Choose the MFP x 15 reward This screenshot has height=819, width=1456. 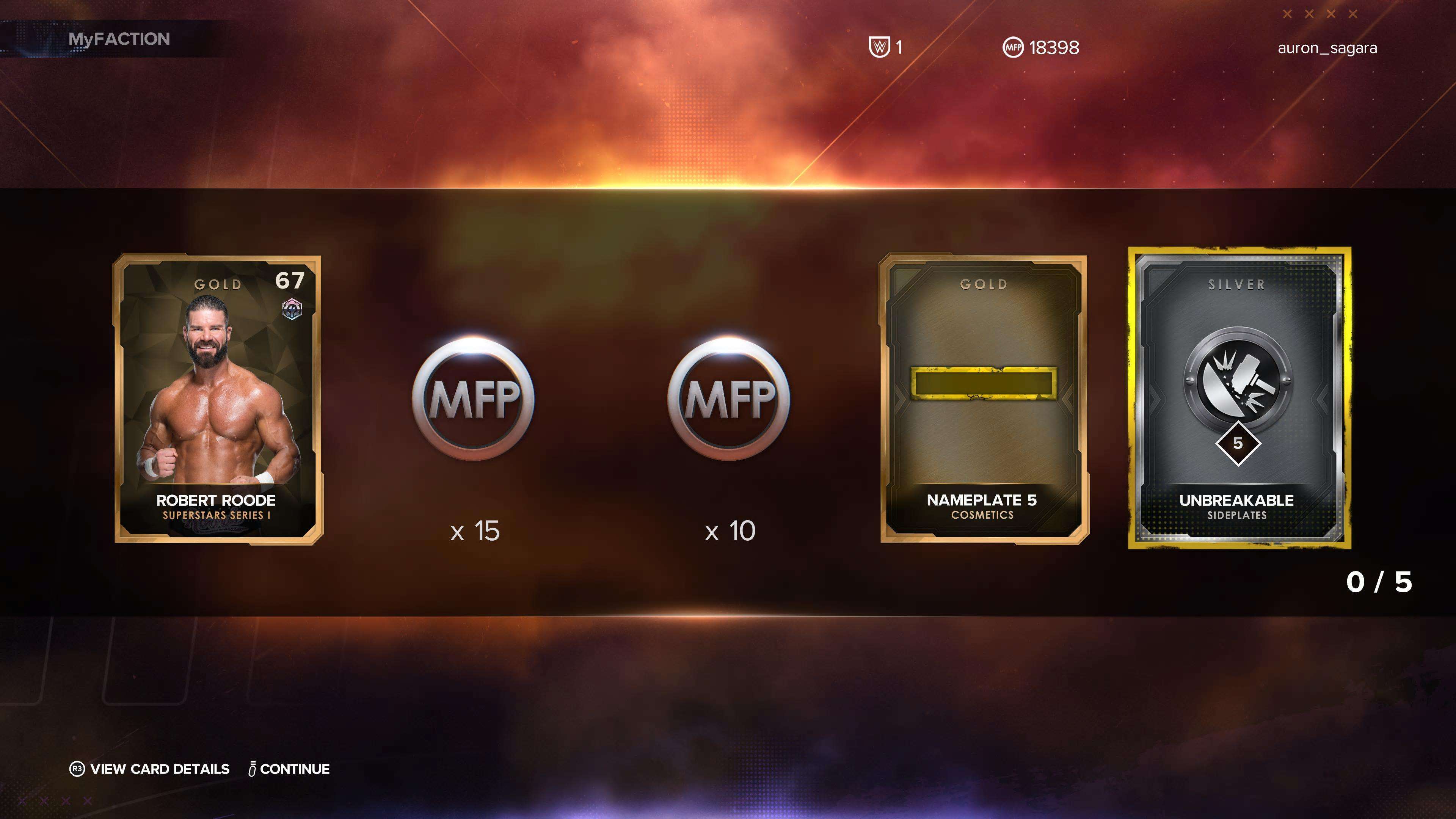point(474,399)
